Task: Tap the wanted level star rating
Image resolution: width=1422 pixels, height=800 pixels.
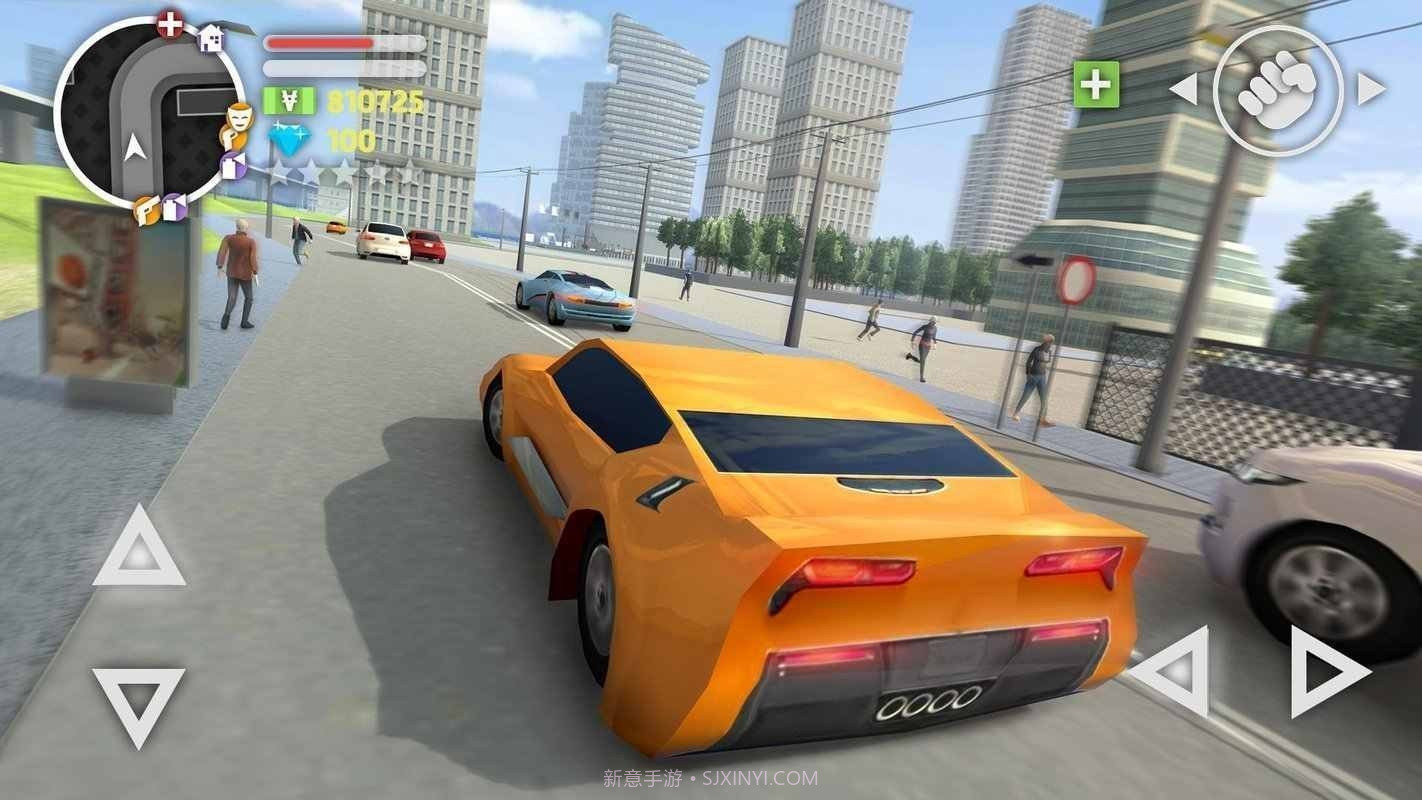Action: coord(340,170)
